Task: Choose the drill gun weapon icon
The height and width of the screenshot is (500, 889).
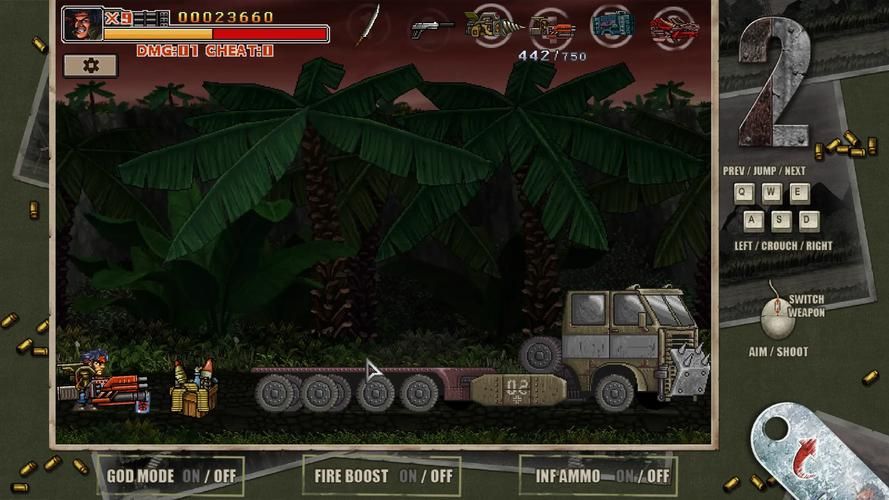Action: click(x=491, y=25)
